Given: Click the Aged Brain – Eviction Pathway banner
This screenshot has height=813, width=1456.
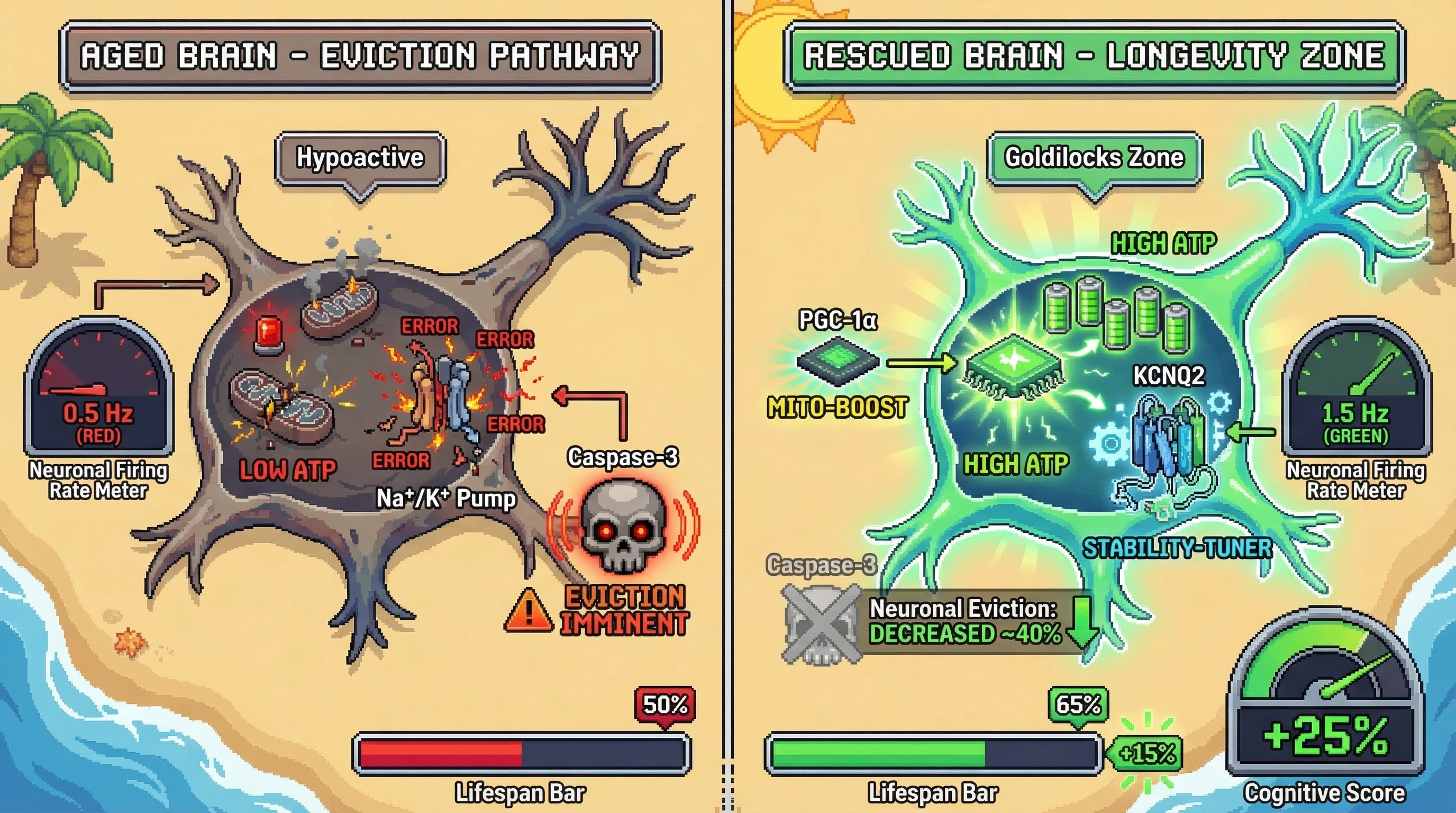Looking at the screenshot, I should click(360, 56).
